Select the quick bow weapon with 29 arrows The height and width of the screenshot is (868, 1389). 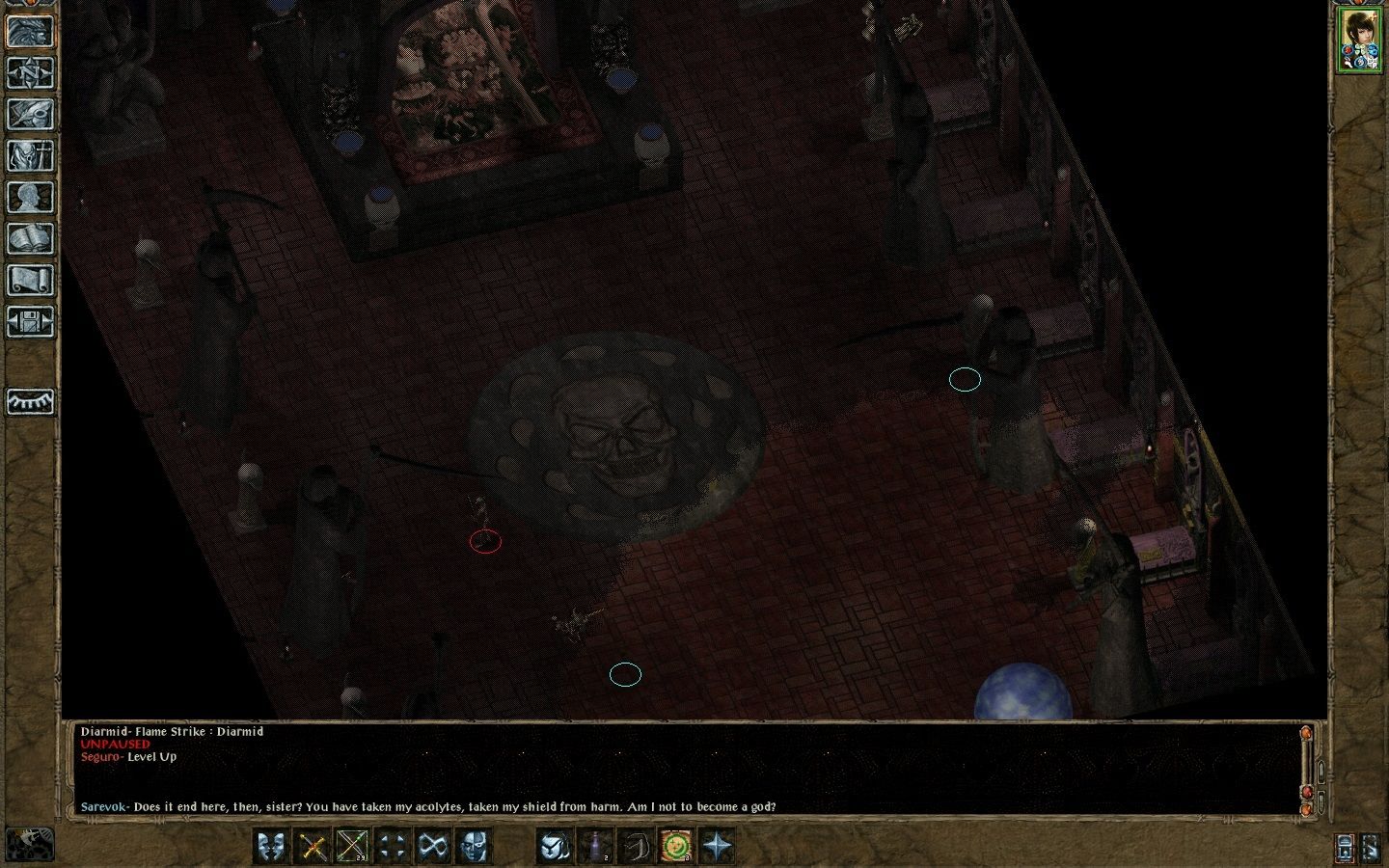tap(351, 846)
